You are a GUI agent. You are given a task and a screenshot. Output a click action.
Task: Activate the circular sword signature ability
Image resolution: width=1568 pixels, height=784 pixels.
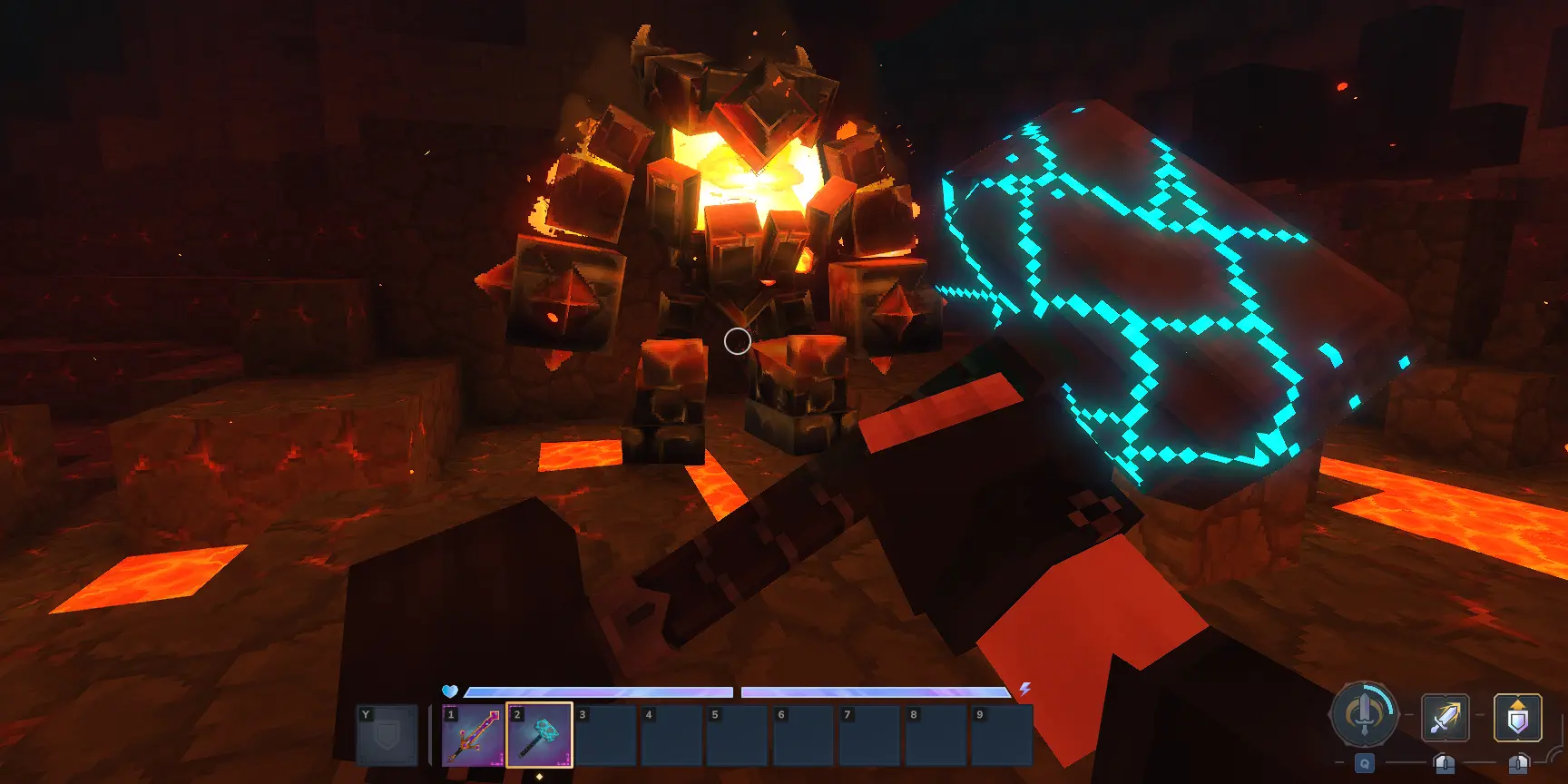[x=1363, y=715]
